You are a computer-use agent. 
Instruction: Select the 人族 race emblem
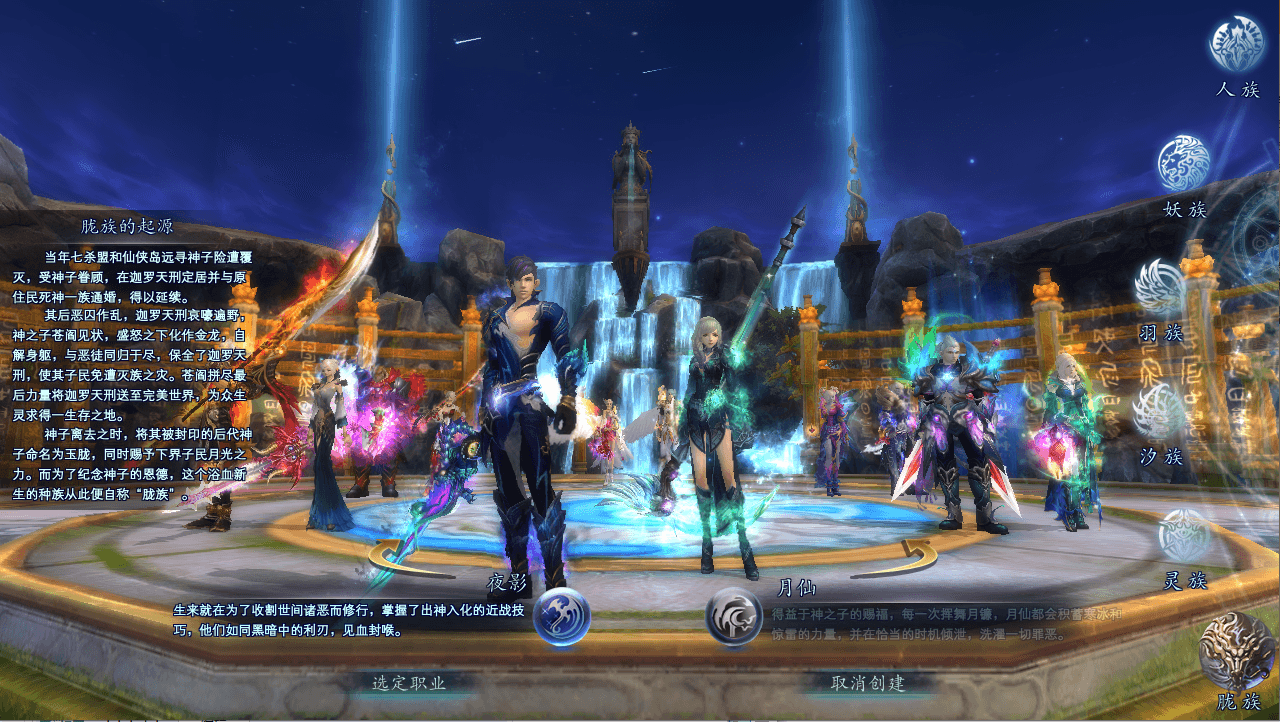click(1237, 44)
